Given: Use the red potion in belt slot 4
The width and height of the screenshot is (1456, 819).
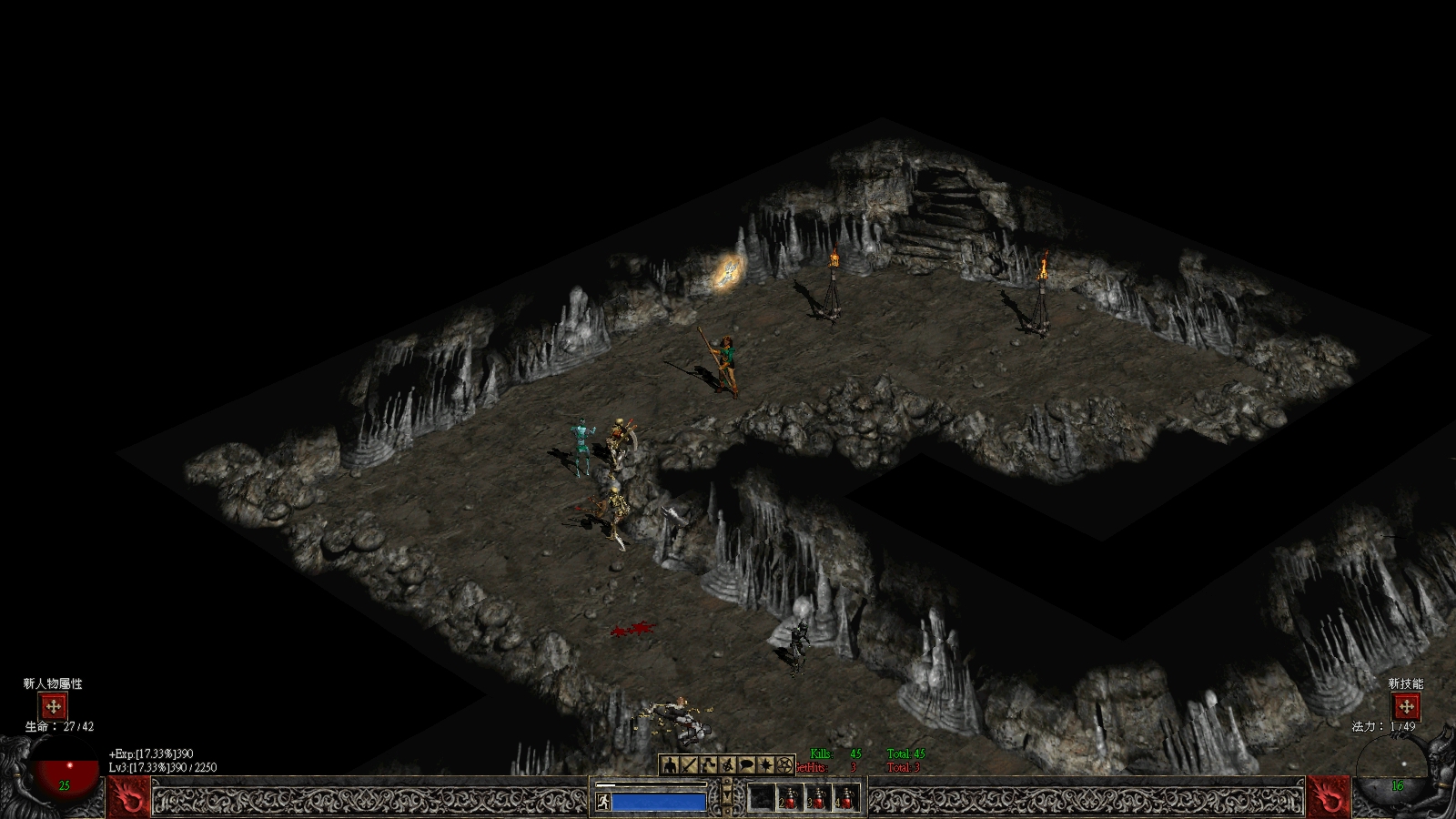Looking at the screenshot, I should pyautogui.click(x=846, y=799).
